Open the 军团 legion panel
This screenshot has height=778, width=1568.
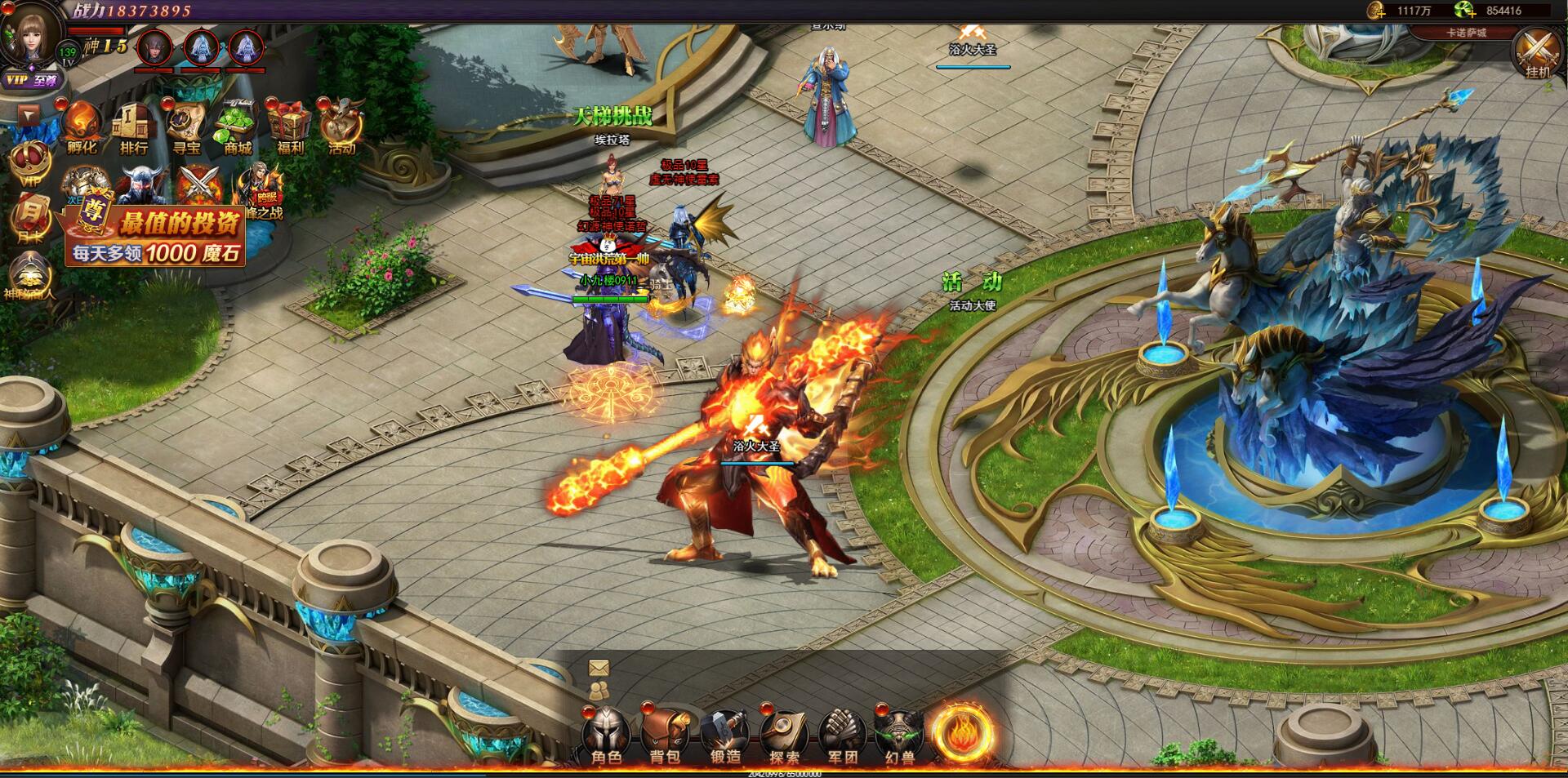842,734
